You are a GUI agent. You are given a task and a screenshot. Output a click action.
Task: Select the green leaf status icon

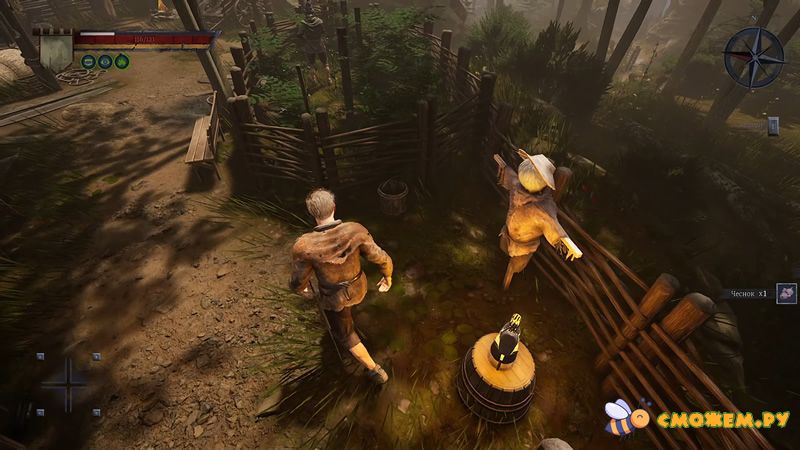122,61
